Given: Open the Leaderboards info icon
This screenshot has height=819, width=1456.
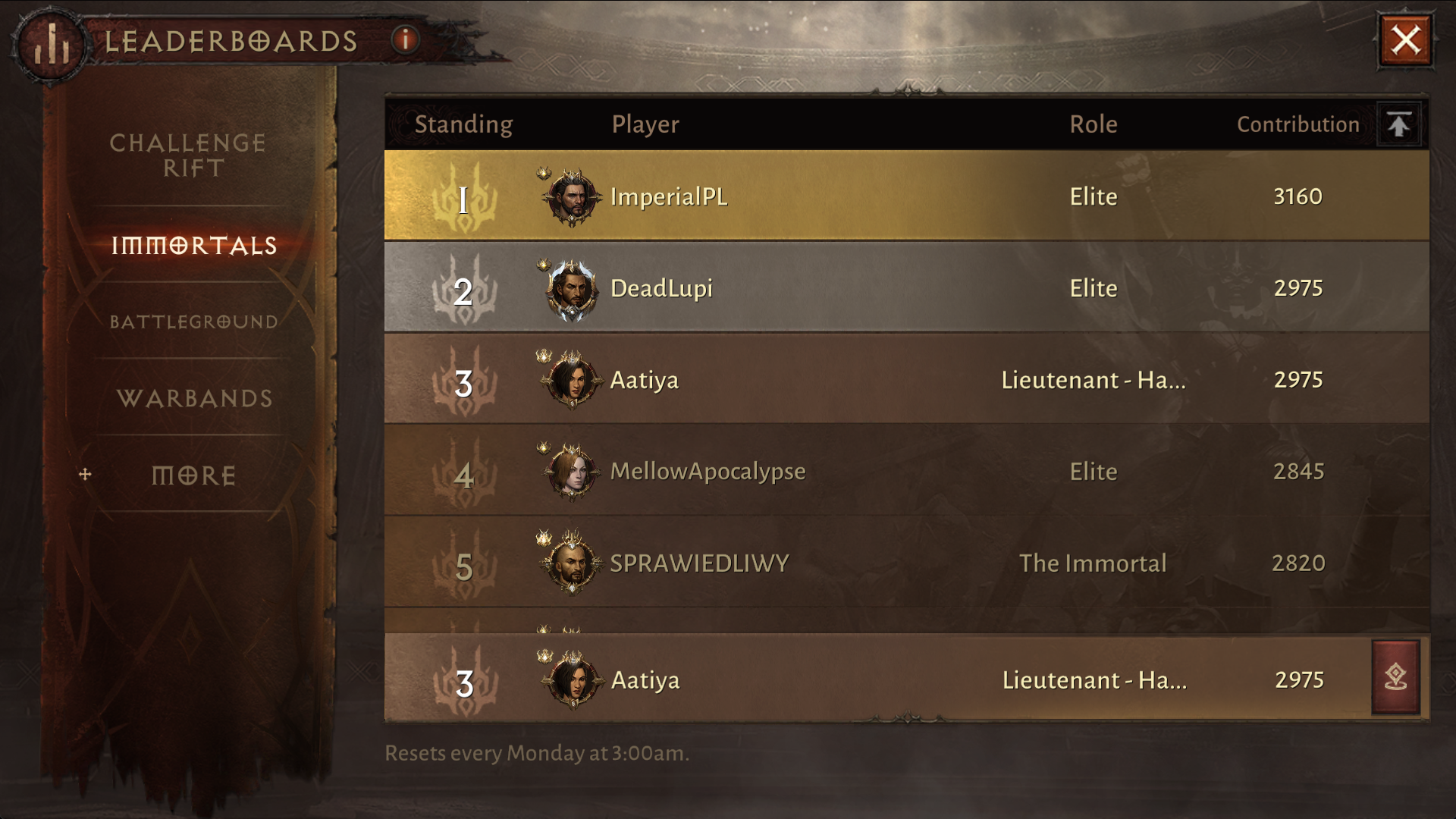Looking at the screenshot, I should (406, 39).
